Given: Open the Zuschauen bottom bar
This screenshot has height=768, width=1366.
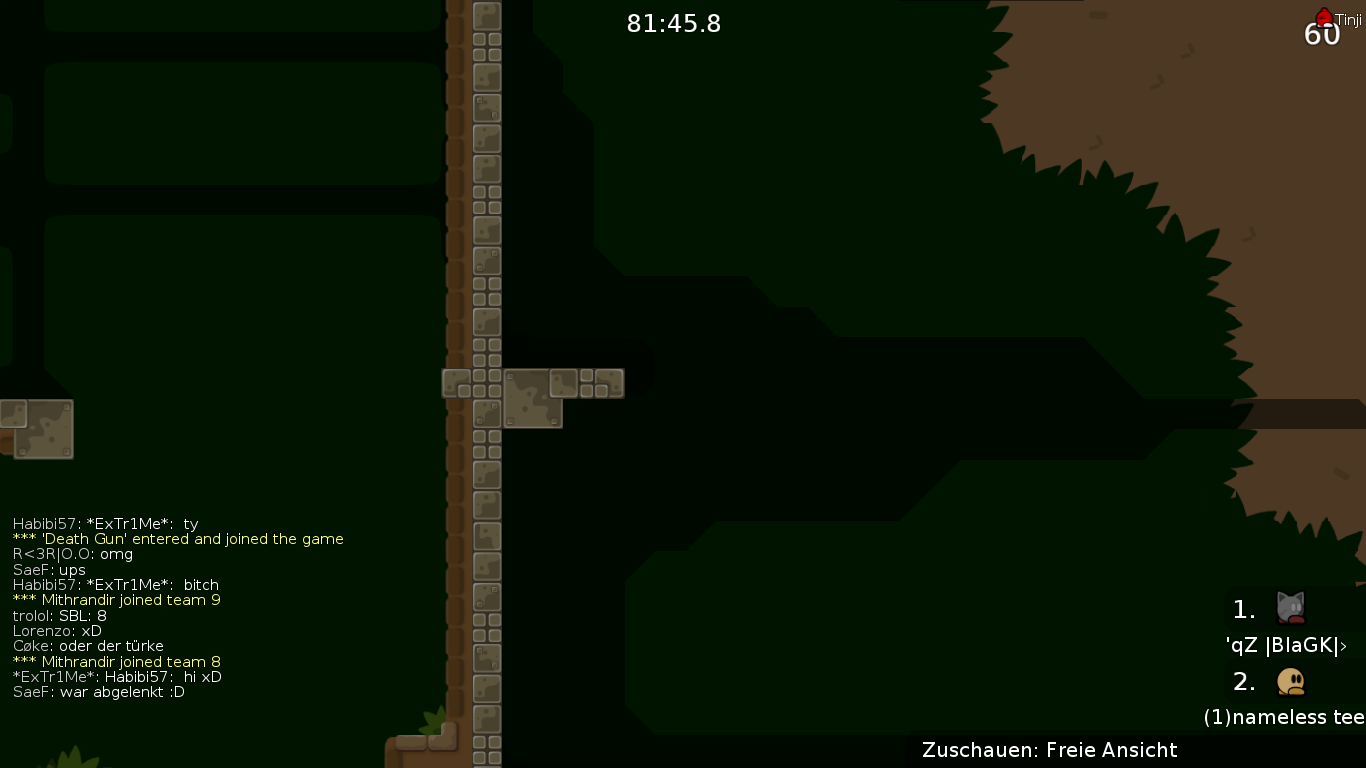Looking at the screenshot, I should (1050, 750).
